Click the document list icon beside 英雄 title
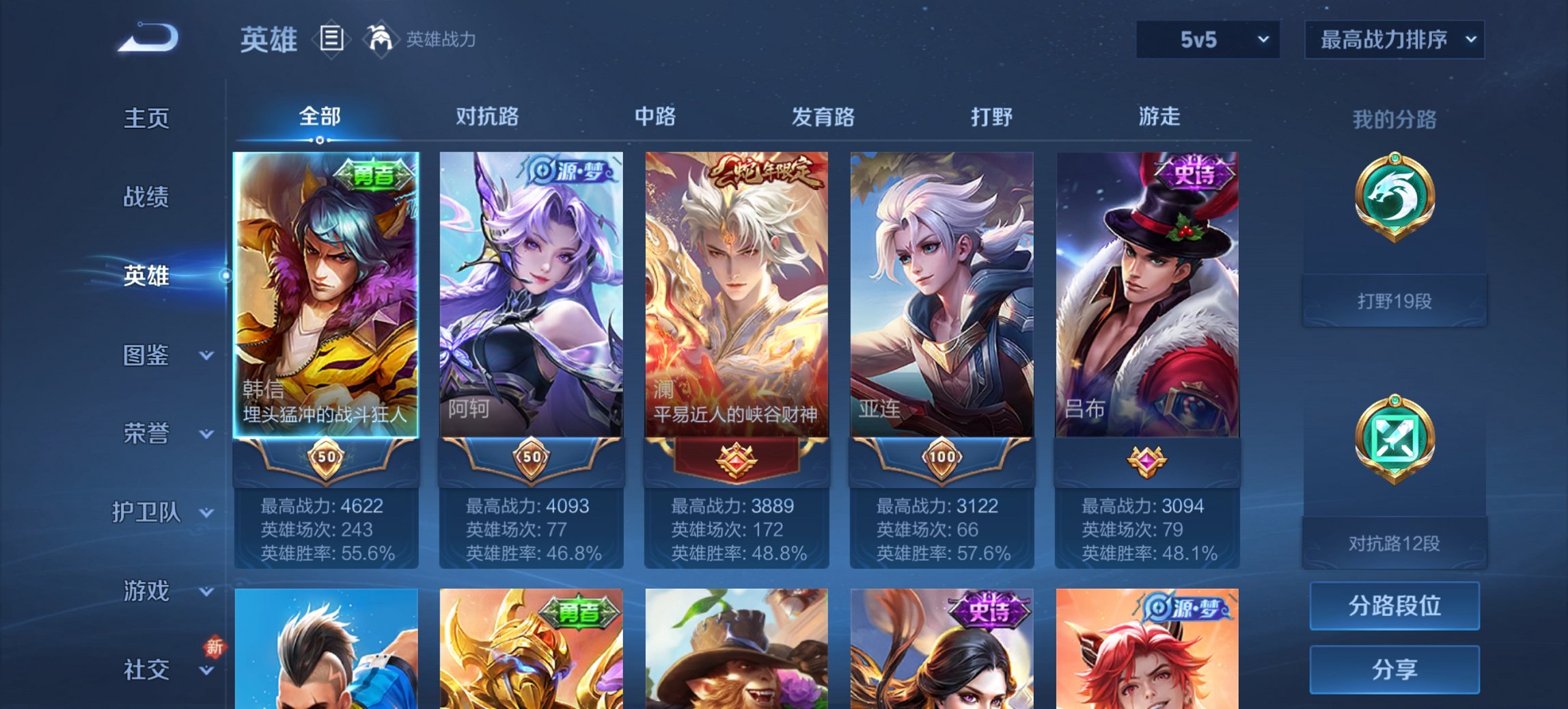 (x=333, y=40)
